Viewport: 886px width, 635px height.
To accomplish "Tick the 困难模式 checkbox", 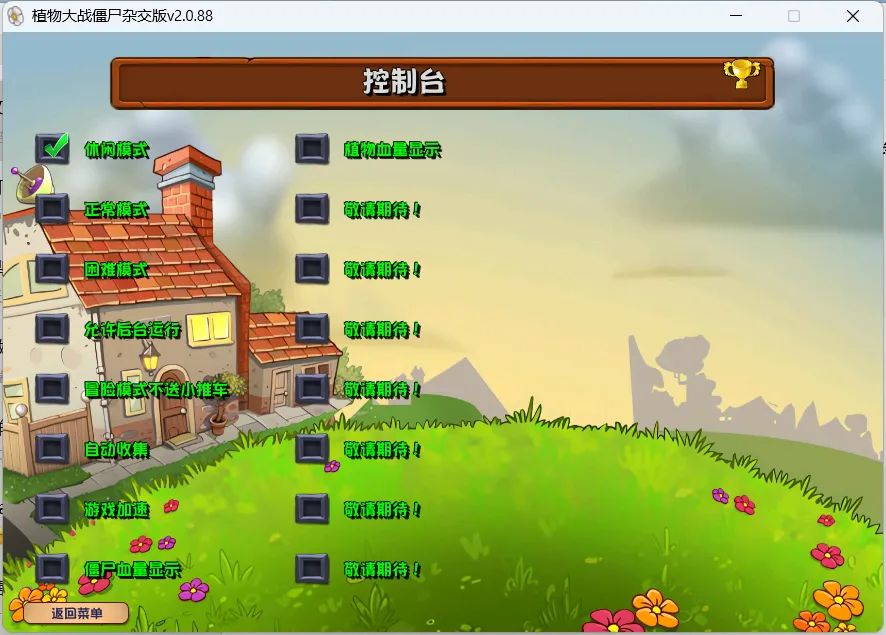I will [x=53, y=269].
